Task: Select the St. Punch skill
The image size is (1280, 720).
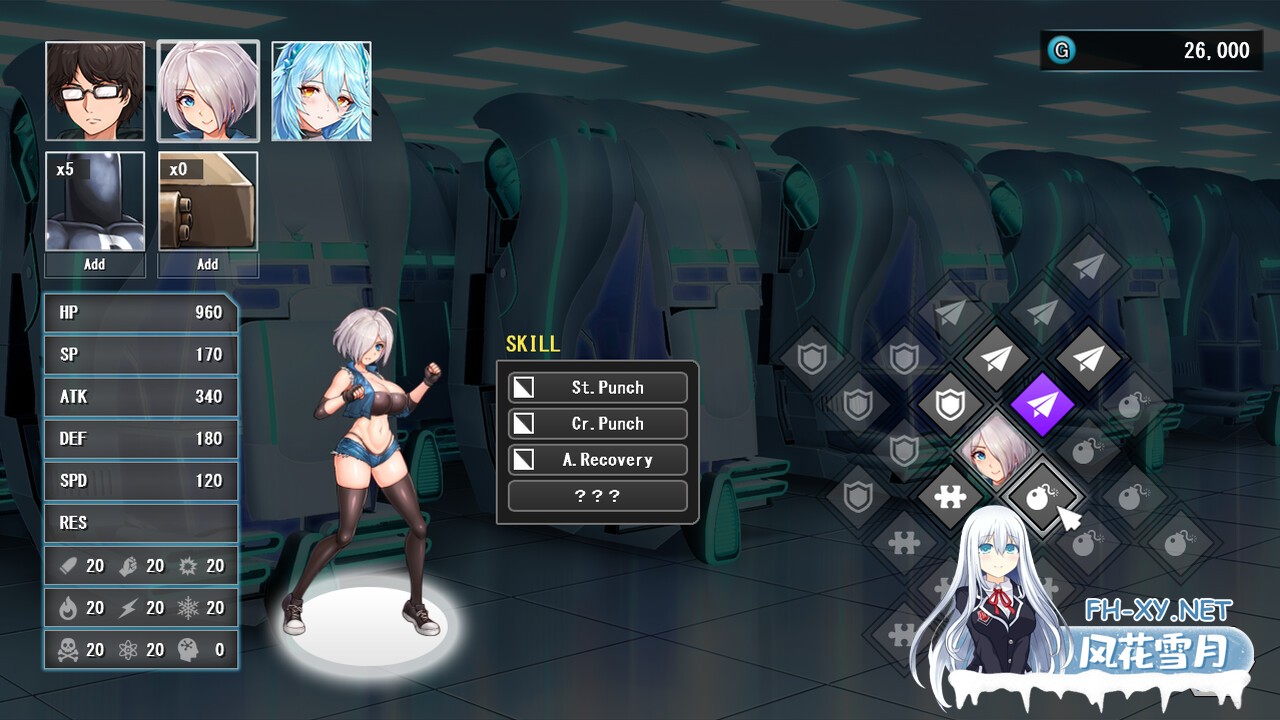Action: click(x=598, y=388)
